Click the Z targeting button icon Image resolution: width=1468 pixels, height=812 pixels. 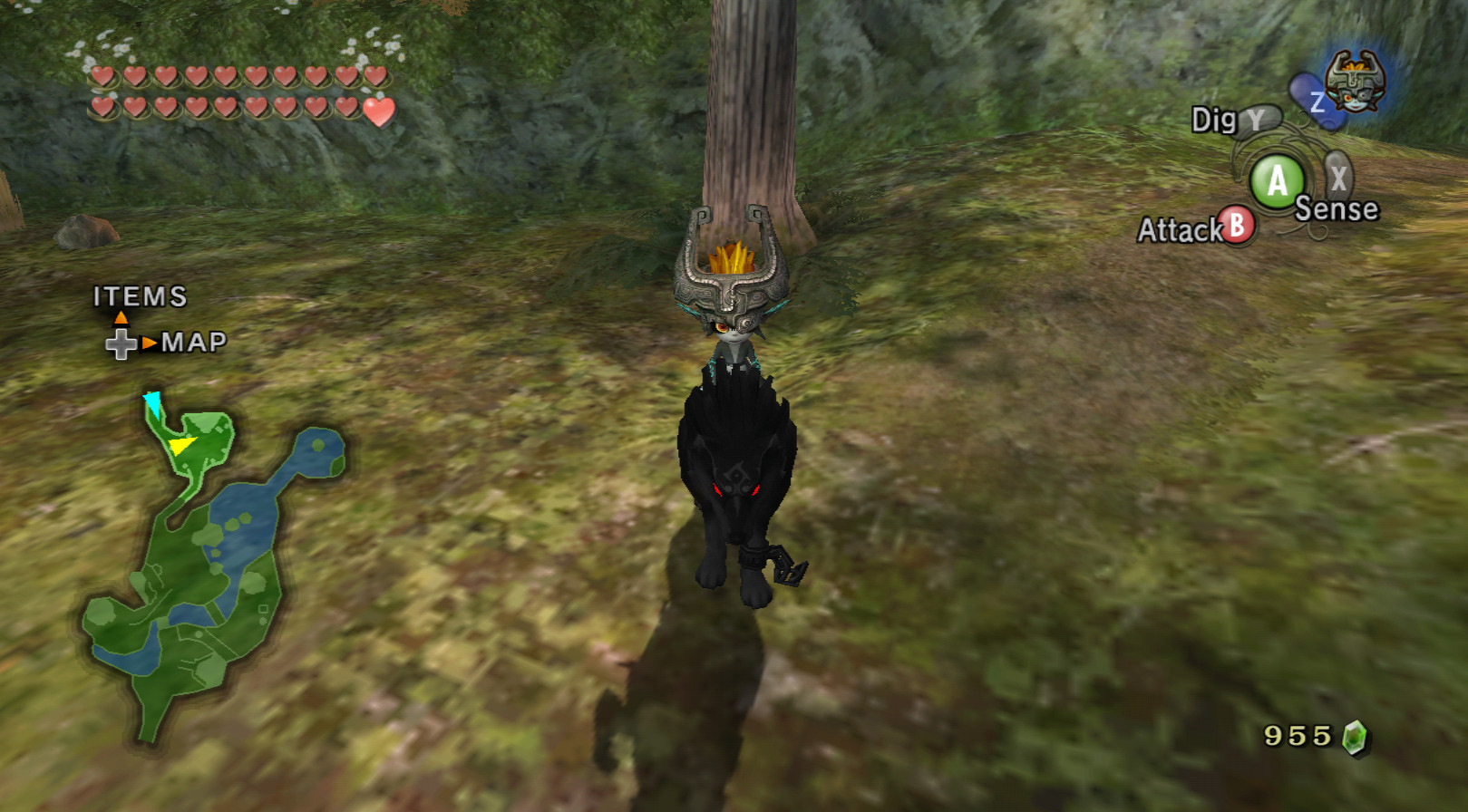click(x=1313, y=100)
